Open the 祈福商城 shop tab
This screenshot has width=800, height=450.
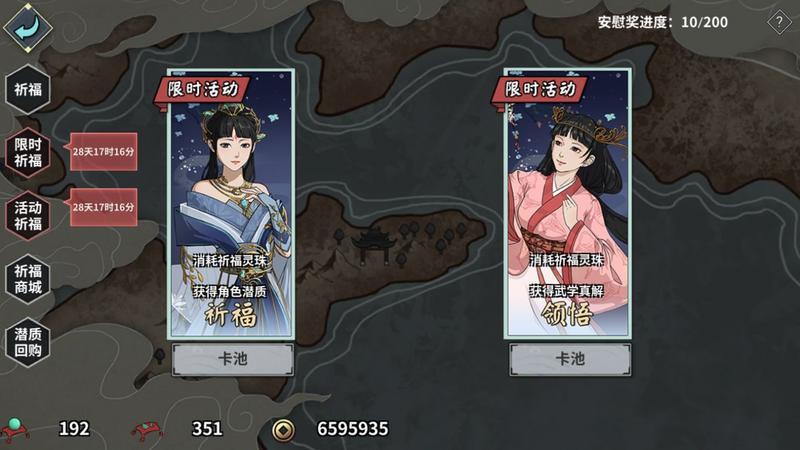click(27, 279)
